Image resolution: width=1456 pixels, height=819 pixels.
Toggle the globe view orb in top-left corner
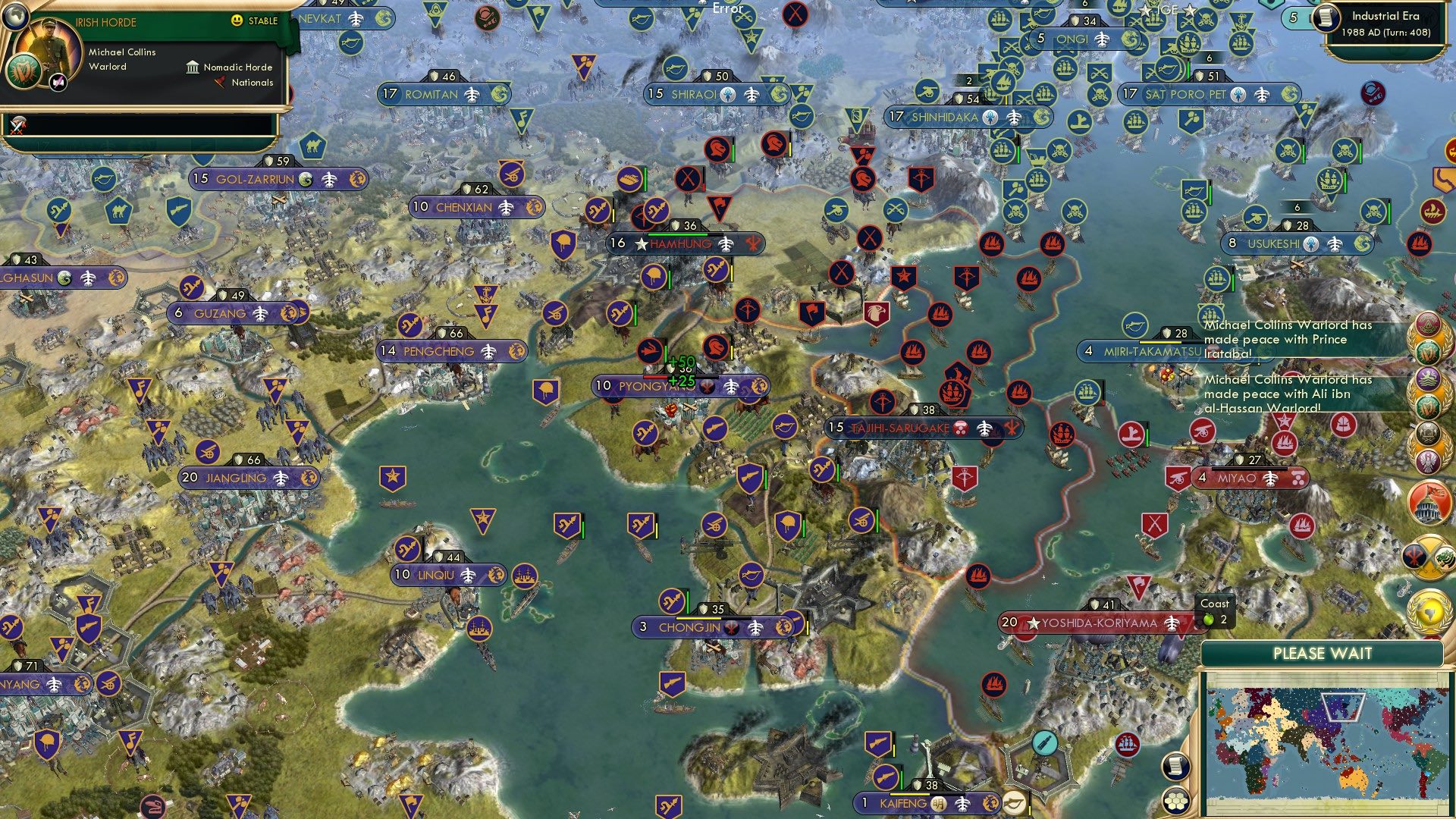15,17
